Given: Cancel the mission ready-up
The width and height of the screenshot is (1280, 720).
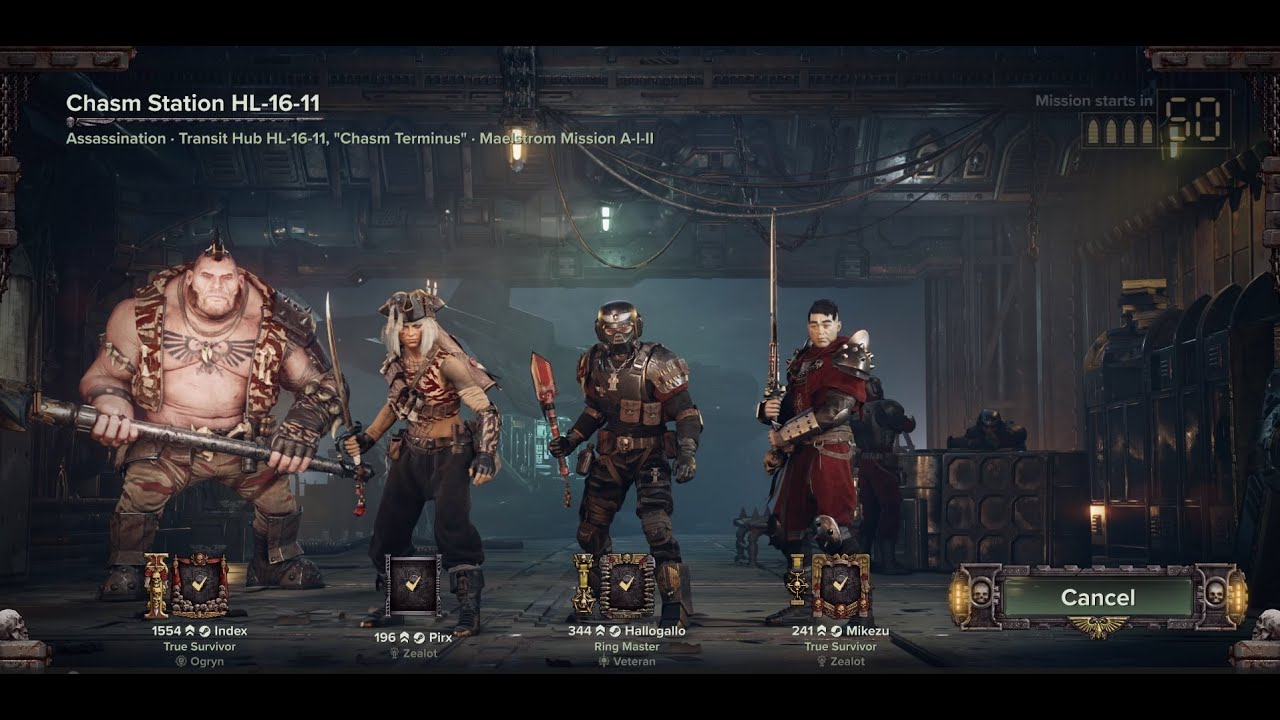Looking at the screenshot, I should click(1097, 598).
